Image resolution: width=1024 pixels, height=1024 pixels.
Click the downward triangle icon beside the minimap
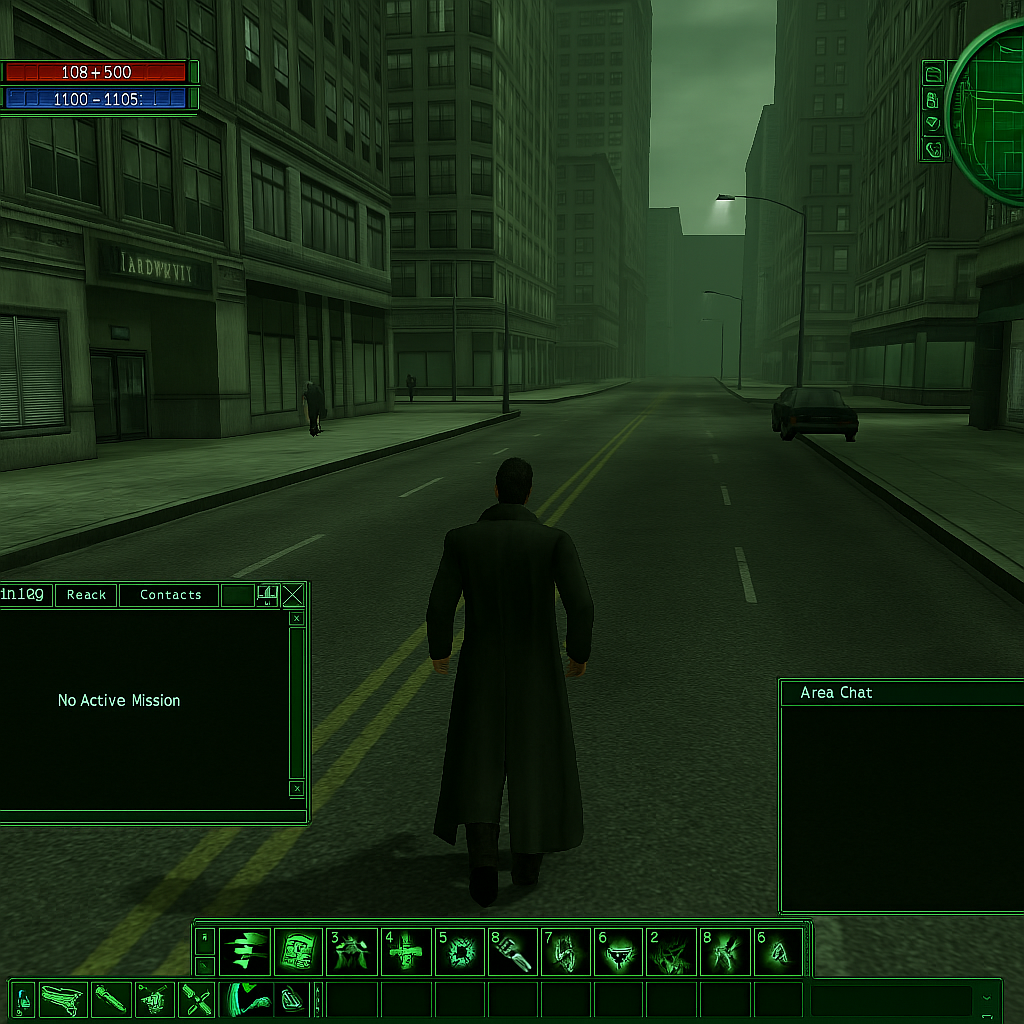tap(933, 124)
